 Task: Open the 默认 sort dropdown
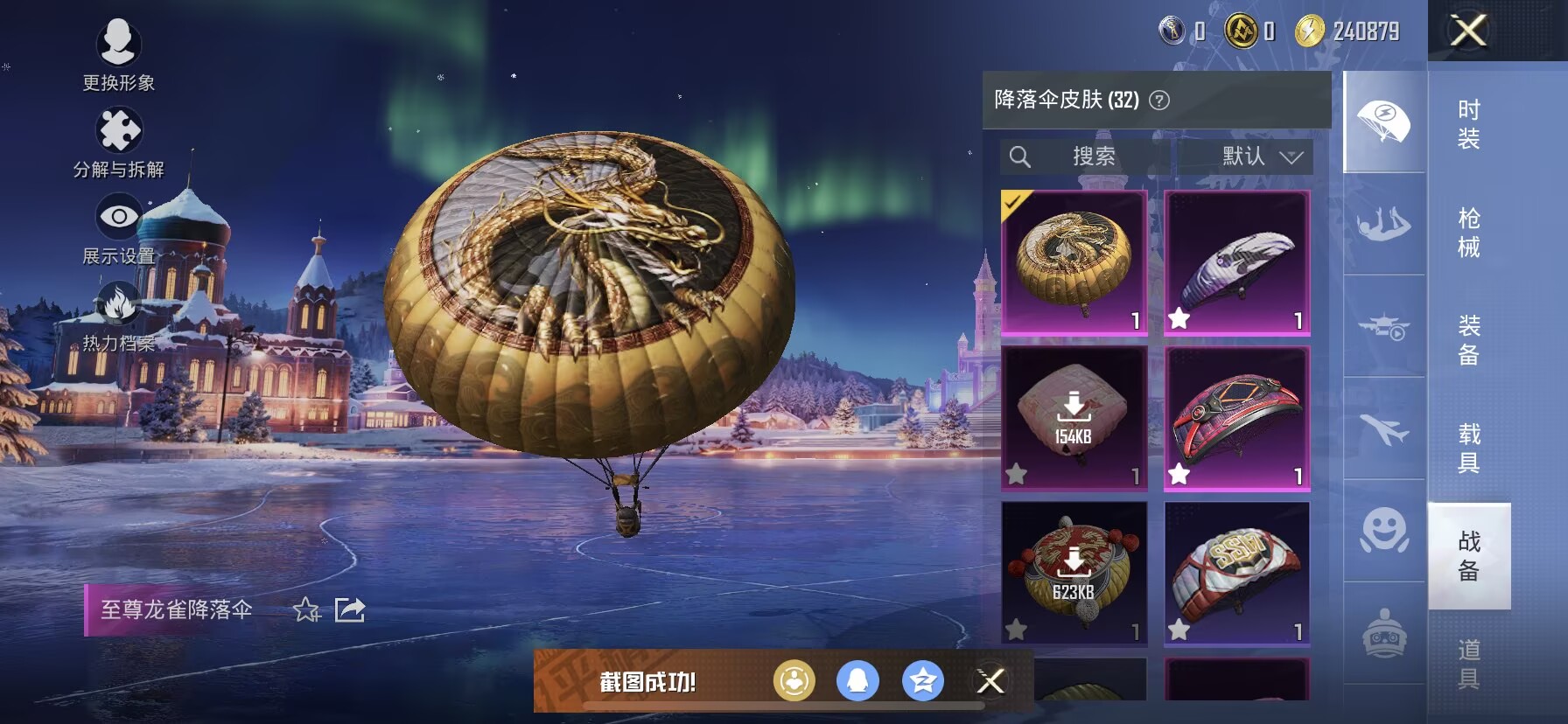(1261, 157)
